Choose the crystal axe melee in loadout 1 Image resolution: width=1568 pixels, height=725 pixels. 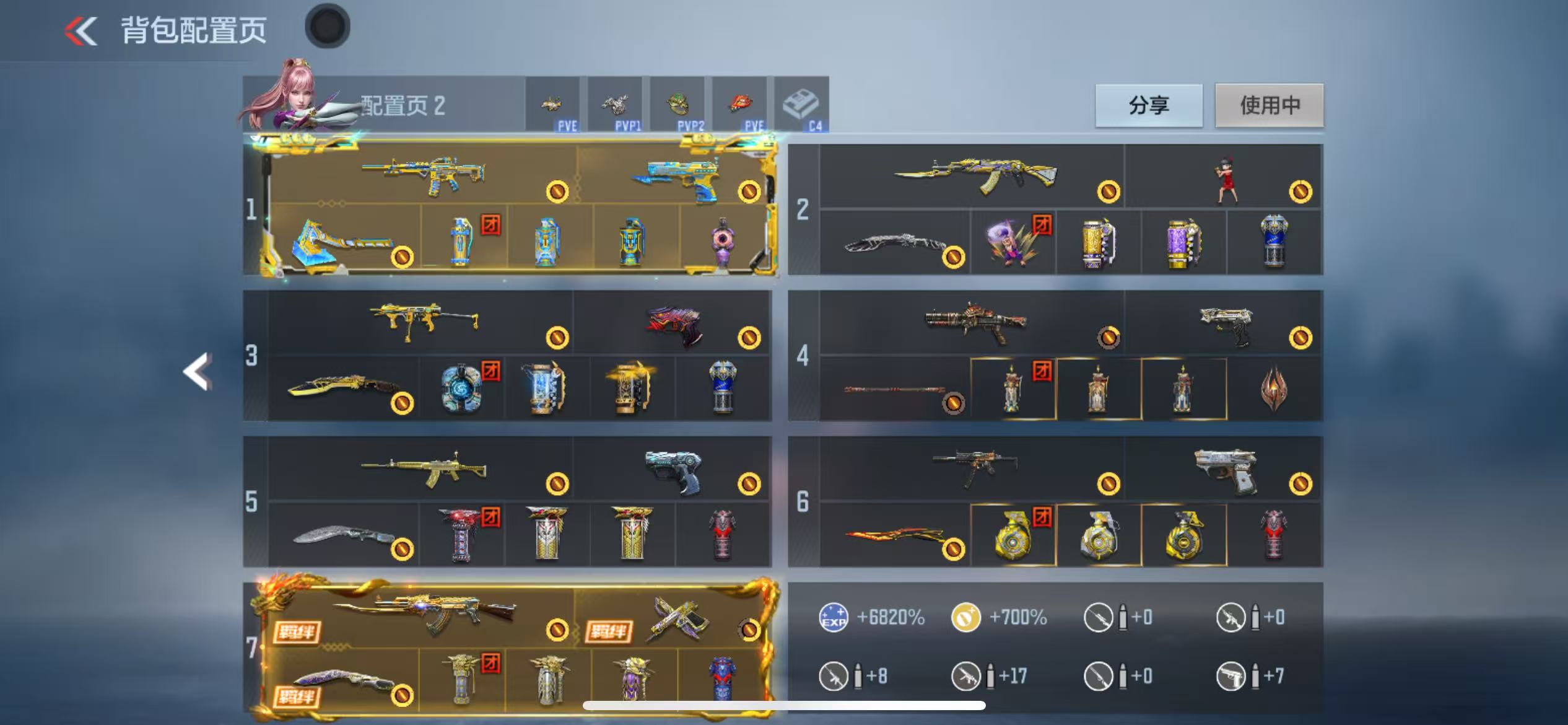(x=342, y=244)
